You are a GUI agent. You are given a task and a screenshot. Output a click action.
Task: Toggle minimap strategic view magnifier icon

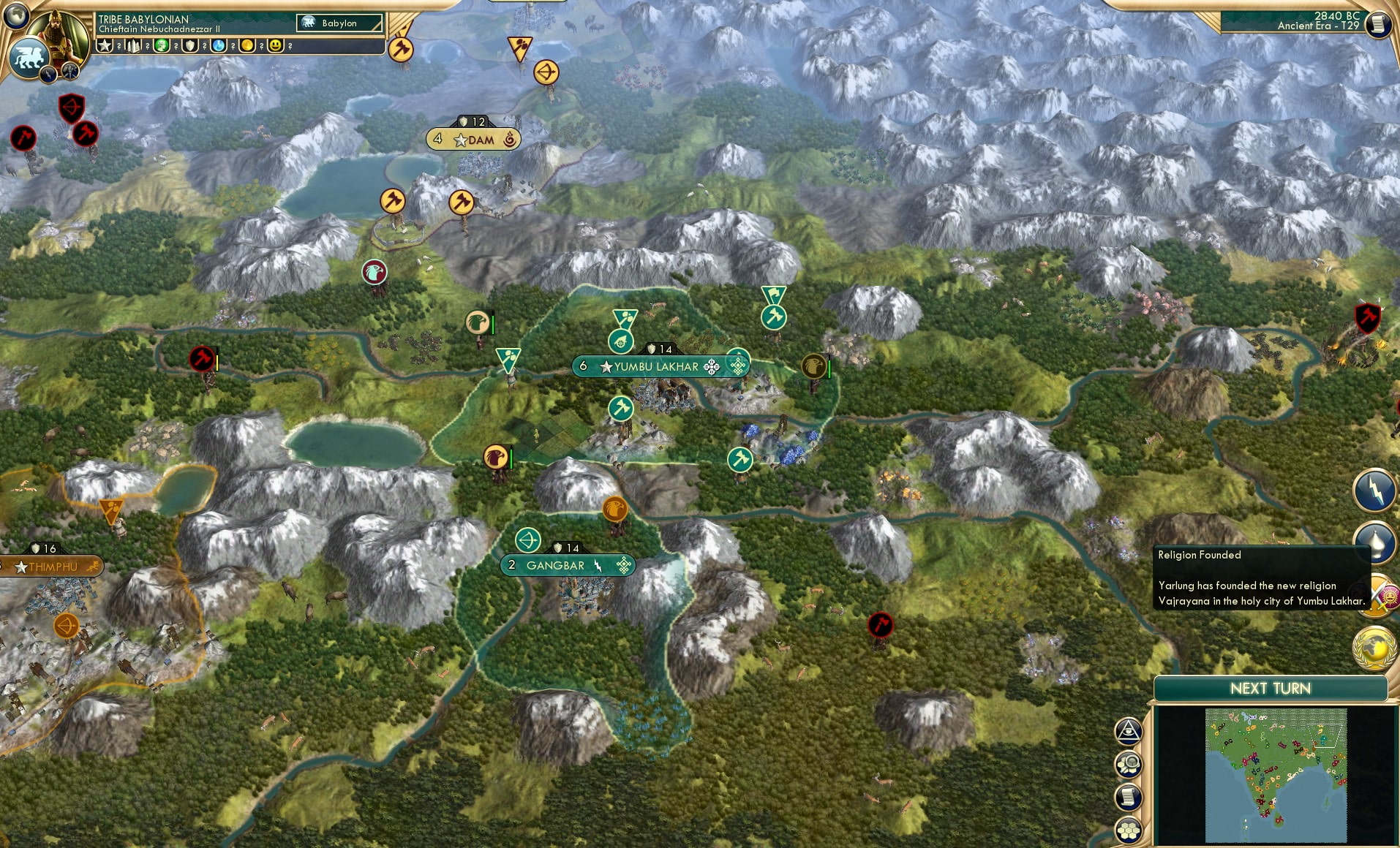tap(1129, 762)
